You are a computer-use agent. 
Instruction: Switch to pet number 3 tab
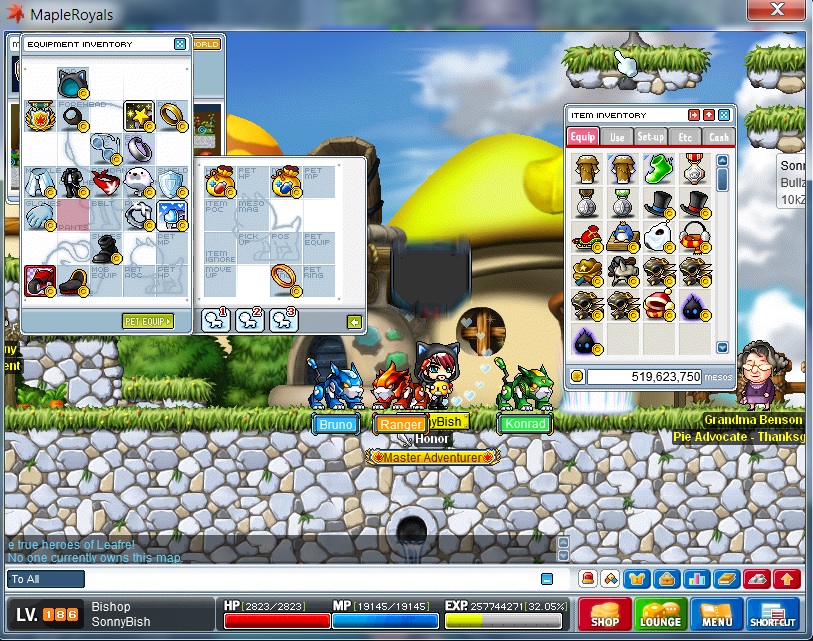point(283,320)
